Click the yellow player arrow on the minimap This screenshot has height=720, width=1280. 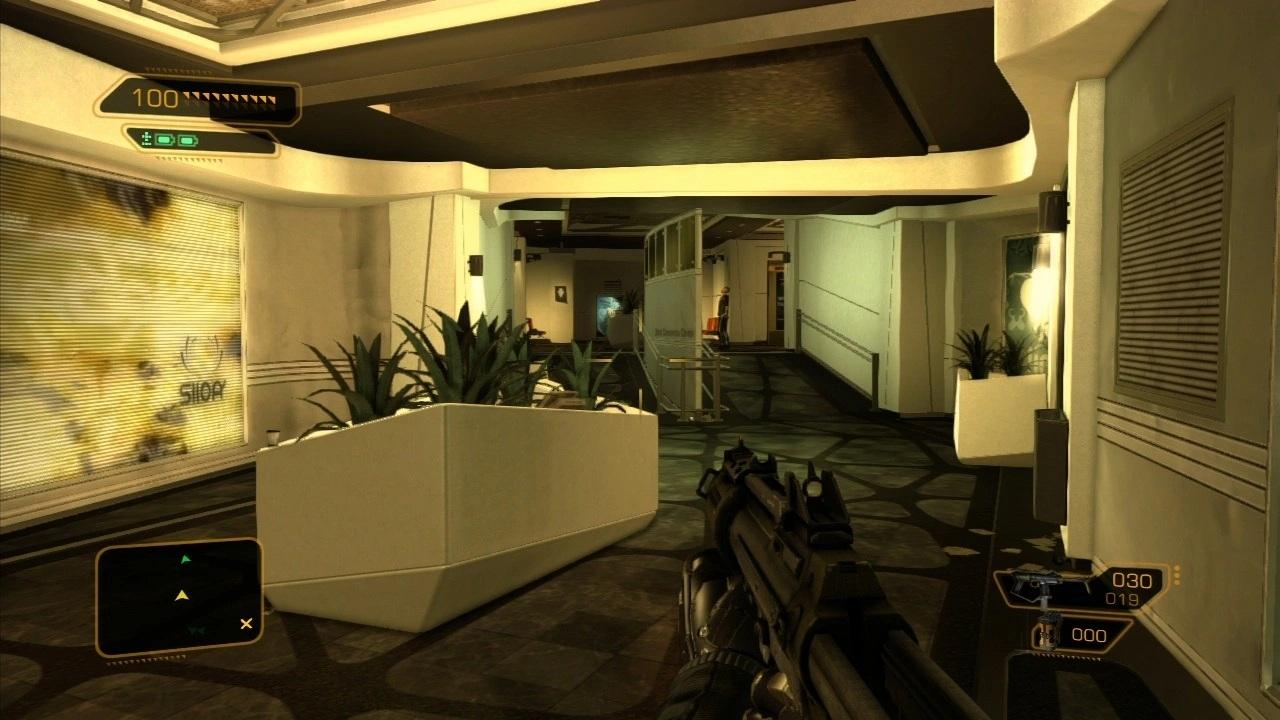182,594
